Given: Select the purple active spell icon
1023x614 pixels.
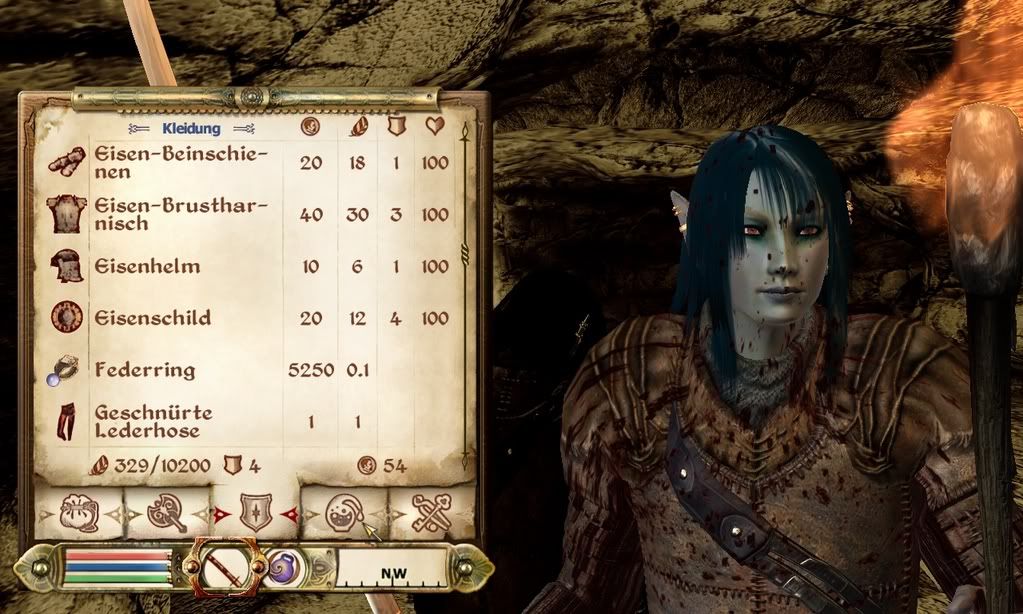Looking at the screenshot, I should point(285,569).
